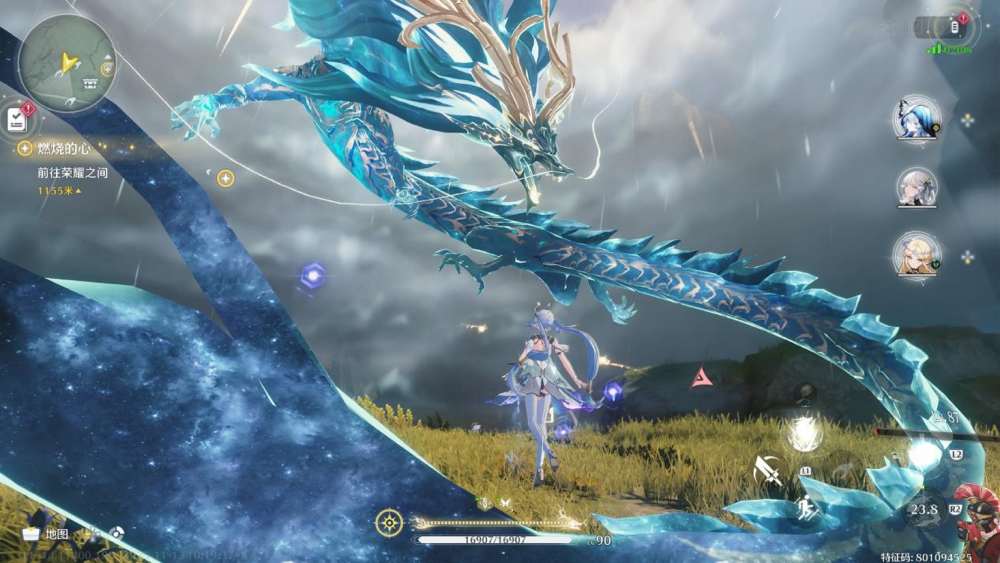Tap the running figure dodge button

[805, 509]
